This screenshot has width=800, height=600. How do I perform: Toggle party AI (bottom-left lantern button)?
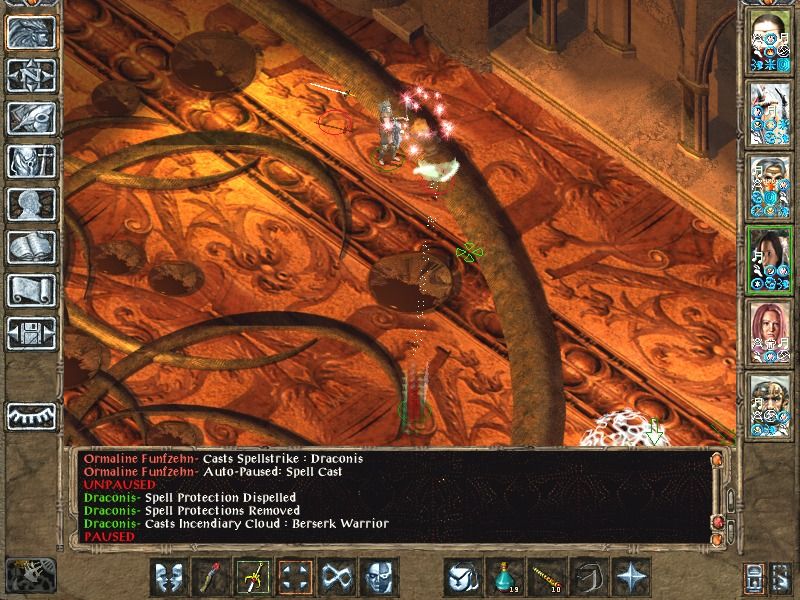coord(30,575)
